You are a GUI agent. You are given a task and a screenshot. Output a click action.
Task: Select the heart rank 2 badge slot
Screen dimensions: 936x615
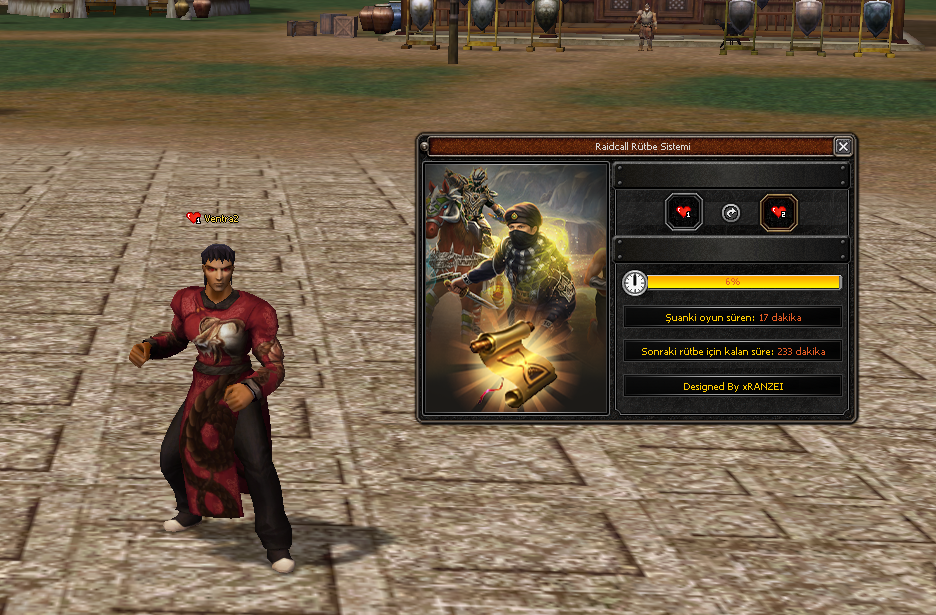(779, 212)
